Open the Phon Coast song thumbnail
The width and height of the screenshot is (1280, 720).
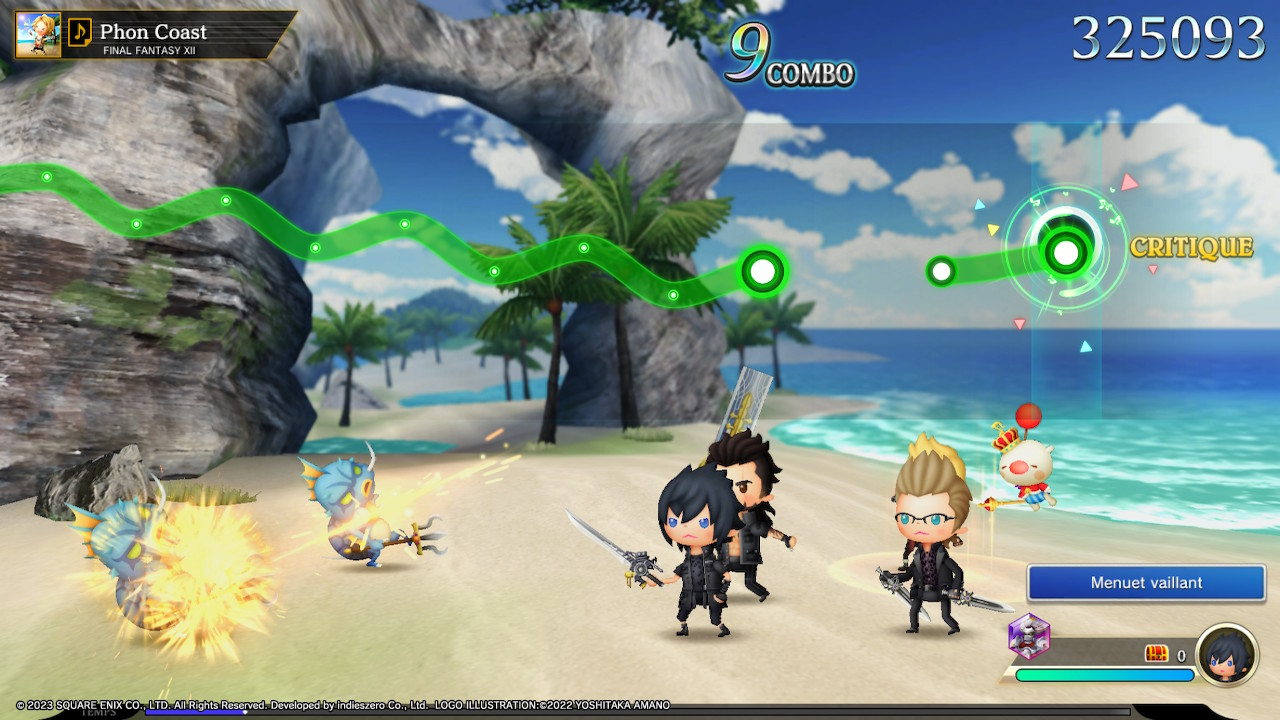(x=38, y=34)
